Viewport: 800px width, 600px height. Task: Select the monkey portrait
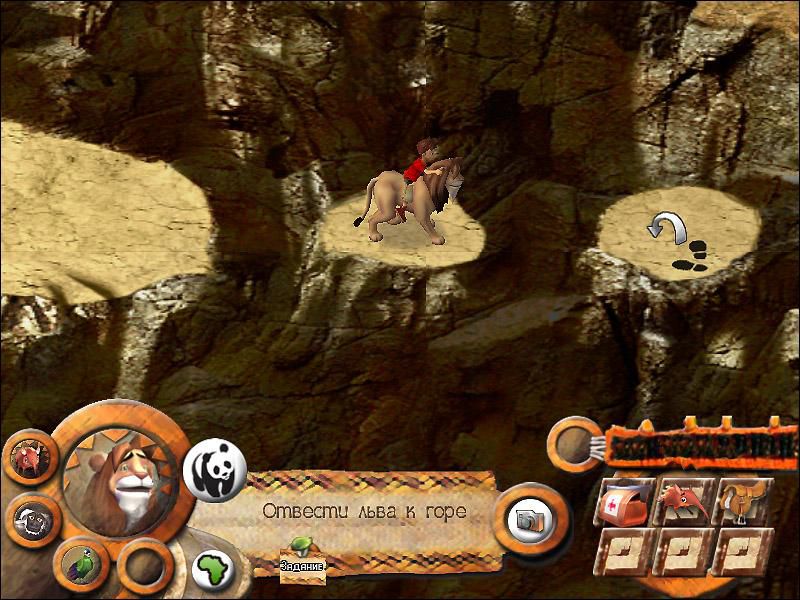coord(30,517)
